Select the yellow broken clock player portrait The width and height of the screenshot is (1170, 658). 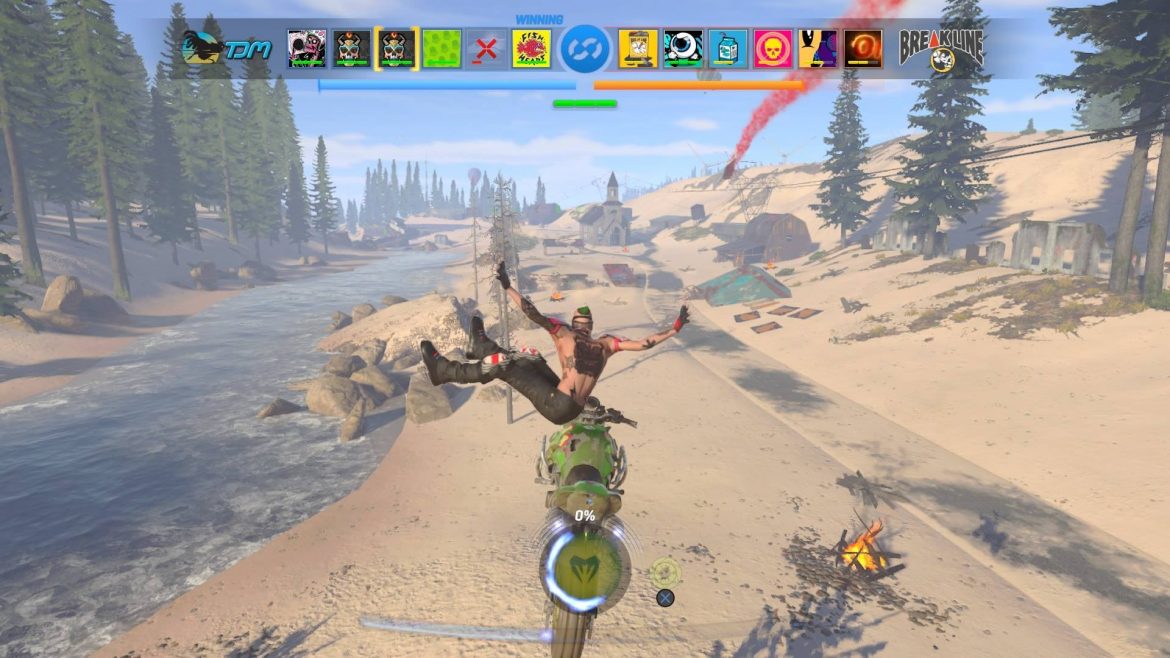pyautogui.click(x=638, y=48)
